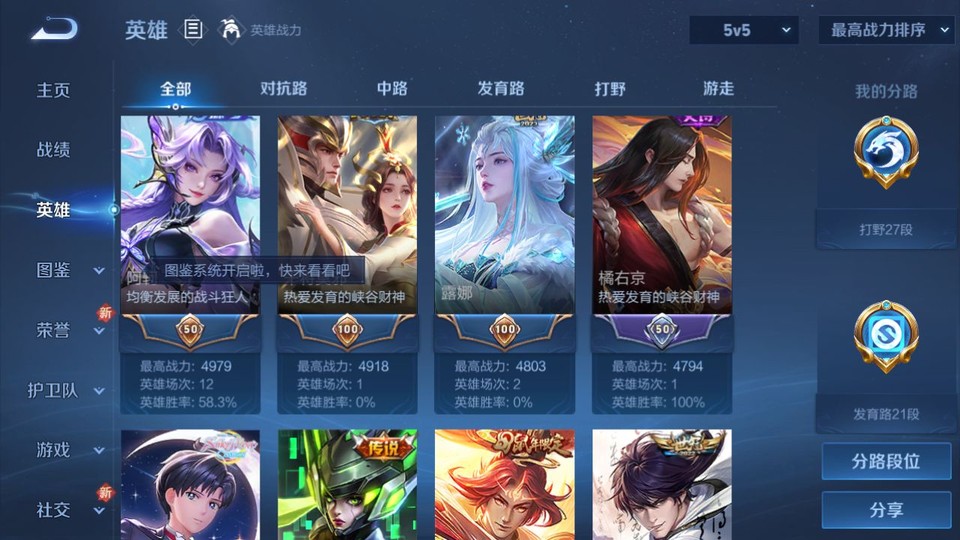Switch to the 对抗路 tab
This screenshot has width=960, height=540.
click(x=283, y=88)
